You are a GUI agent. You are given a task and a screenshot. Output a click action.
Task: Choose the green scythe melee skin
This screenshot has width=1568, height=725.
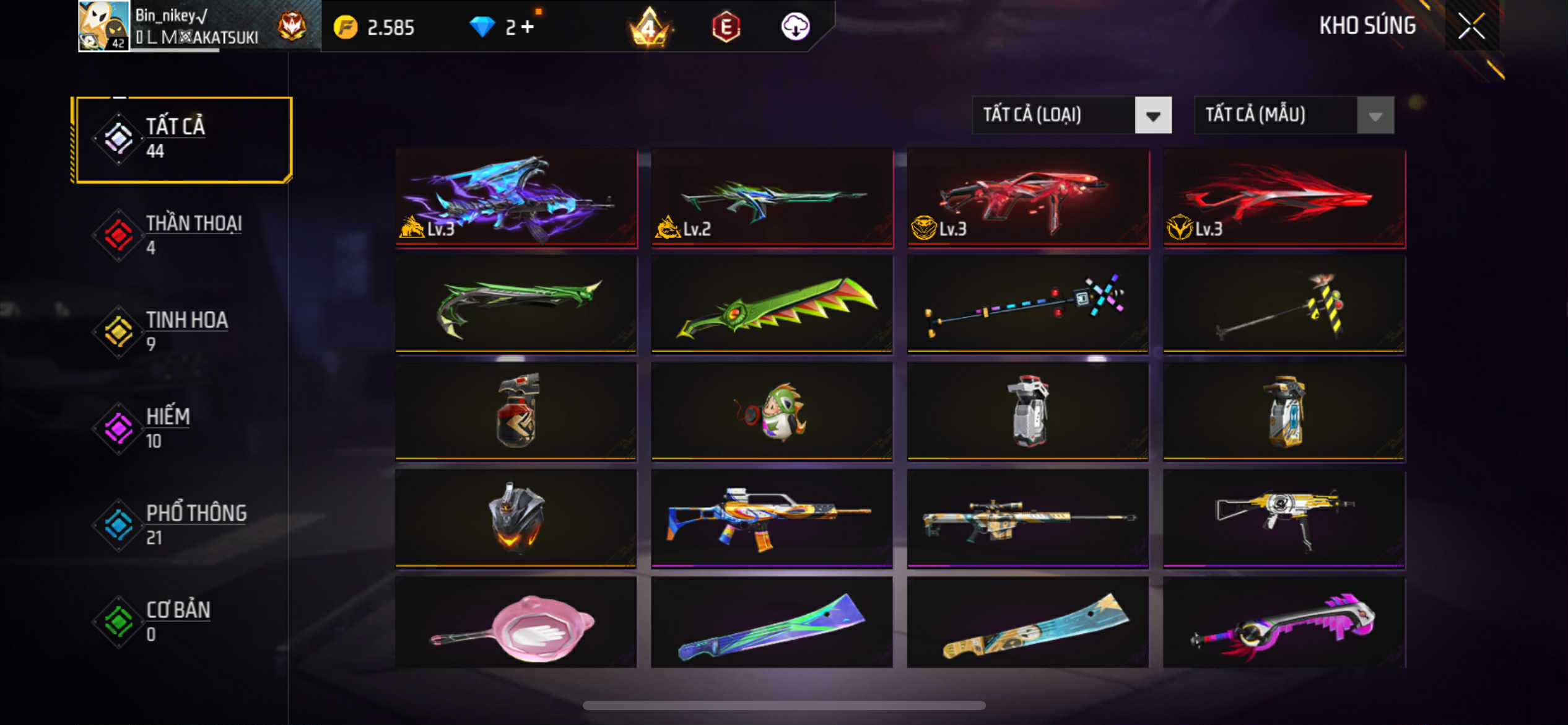point(516,304)
